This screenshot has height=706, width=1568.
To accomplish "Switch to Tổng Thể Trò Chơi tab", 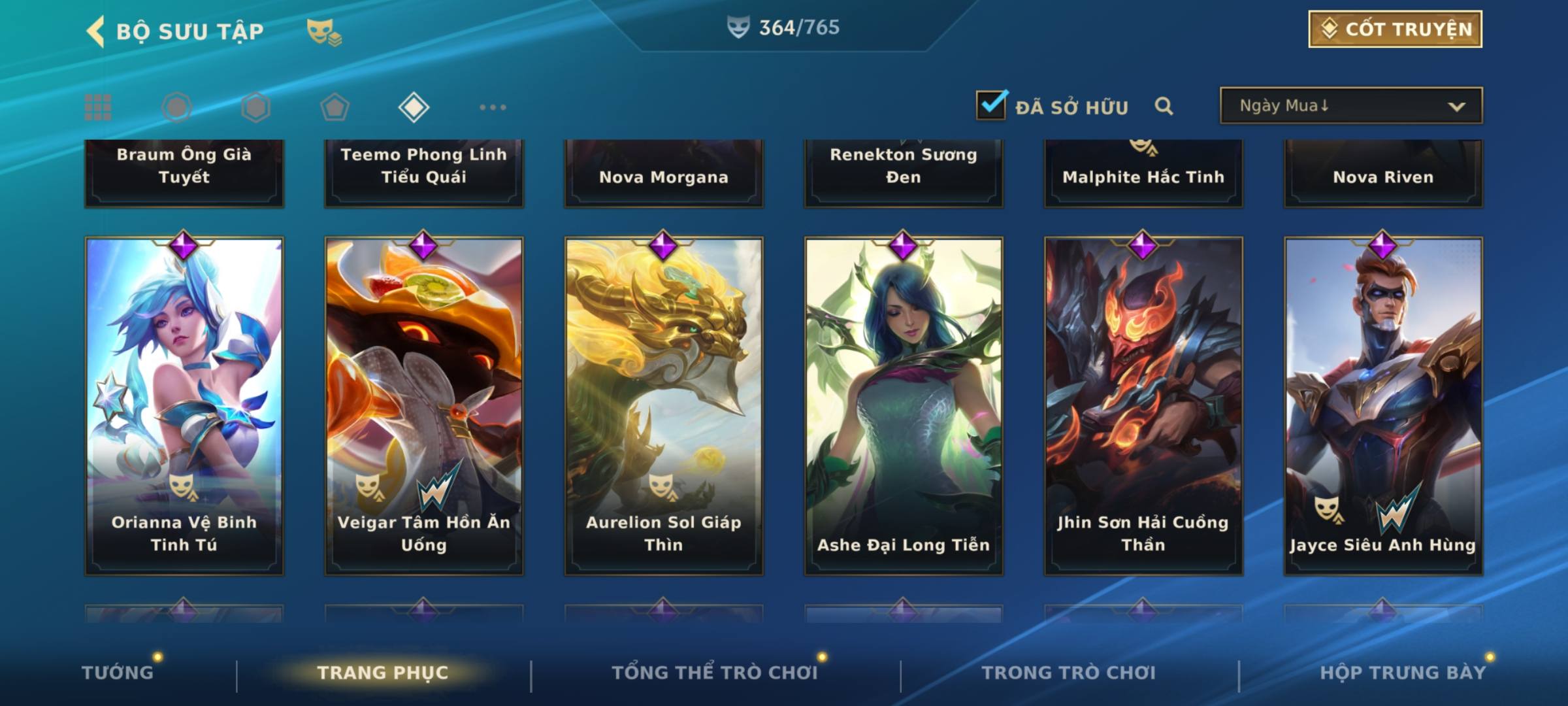I will point(715,673).
